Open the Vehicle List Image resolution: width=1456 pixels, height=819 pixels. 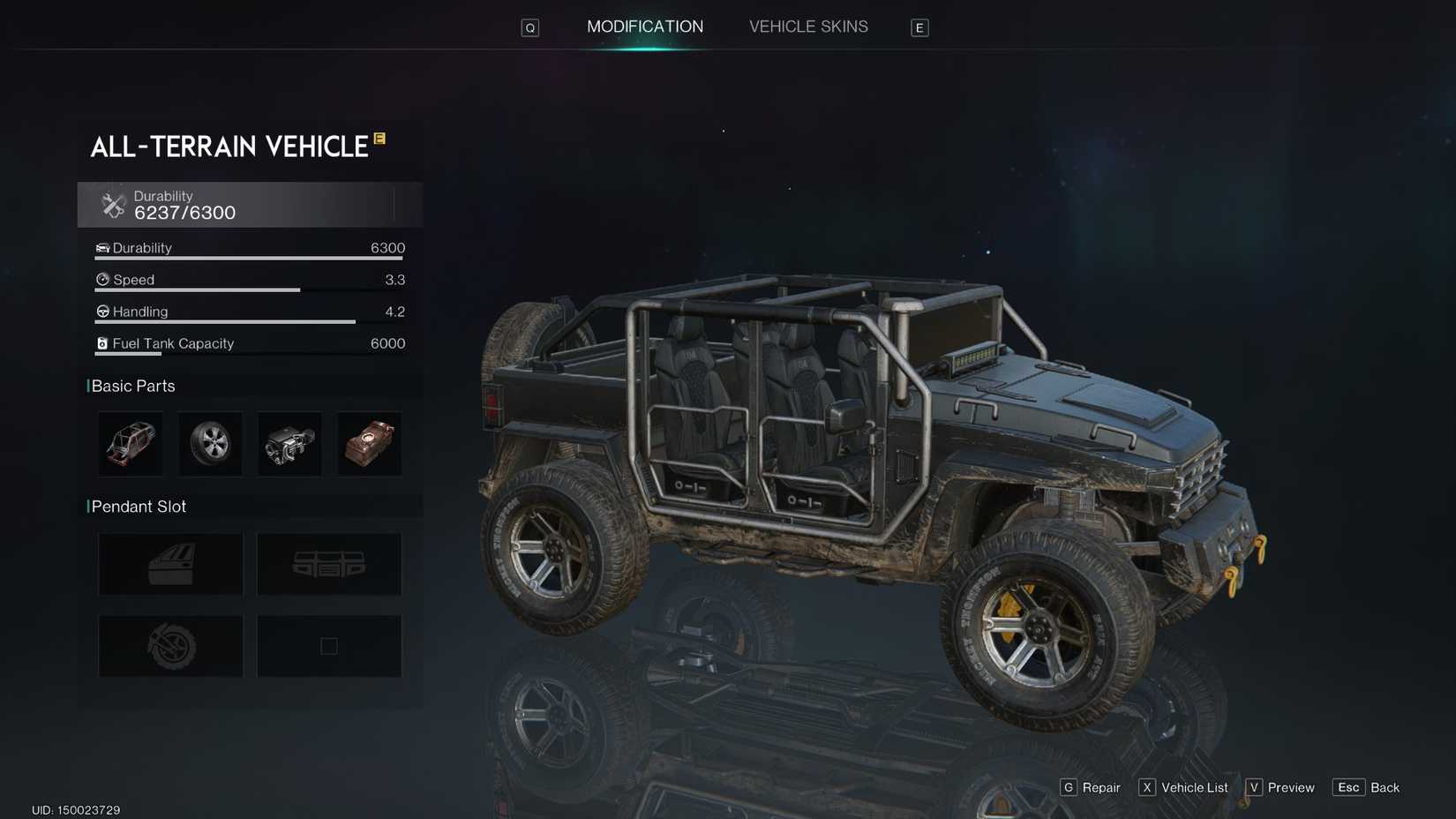1185,787
